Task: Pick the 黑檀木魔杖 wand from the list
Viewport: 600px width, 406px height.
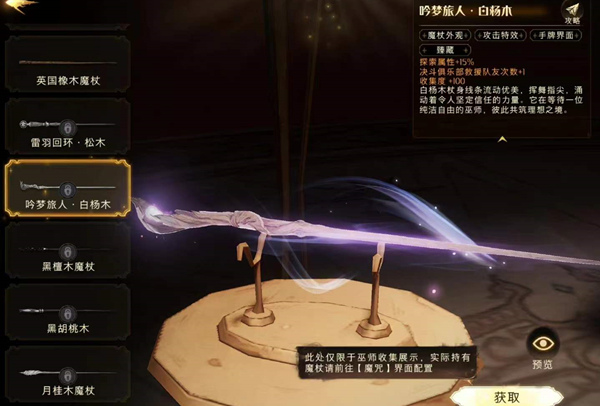Action: click(68, 252)
